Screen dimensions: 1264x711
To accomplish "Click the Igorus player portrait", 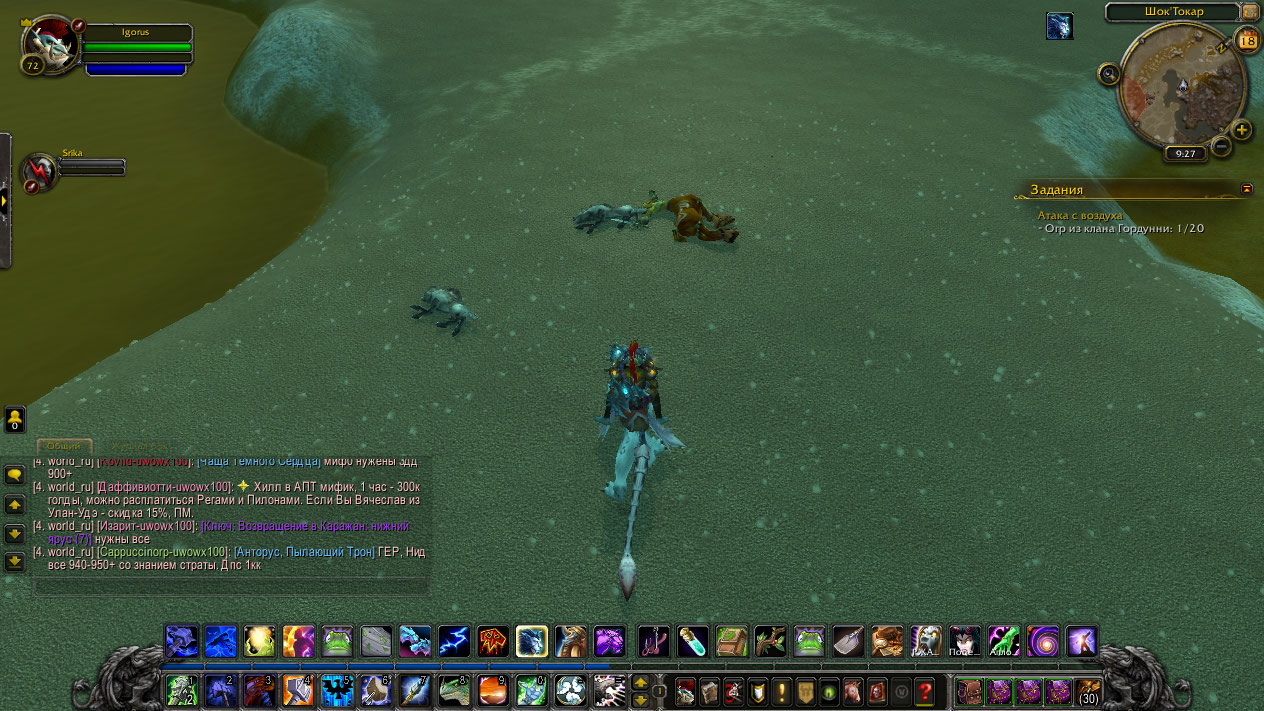I will 50,42.
